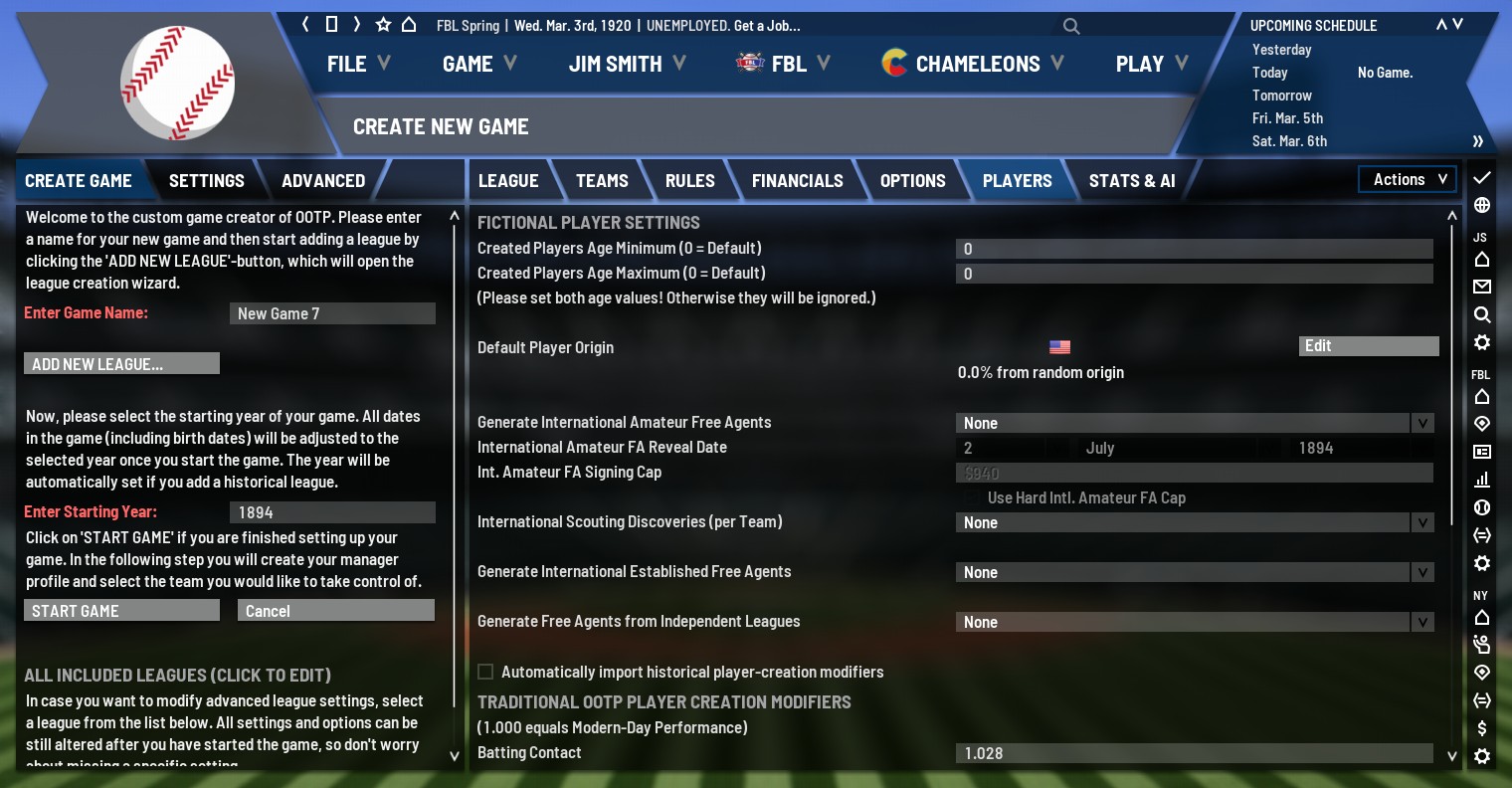Select the Enter Starting Year field

click(x=332, y=512)
